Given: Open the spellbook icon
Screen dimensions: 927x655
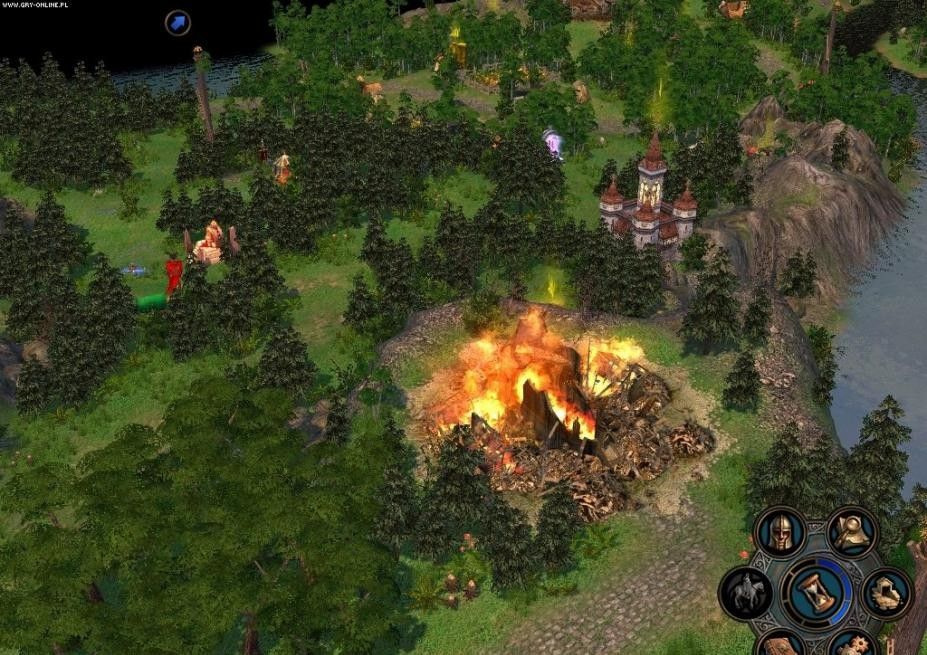Looking at the screenshot, I should click(x=779, y=645).
